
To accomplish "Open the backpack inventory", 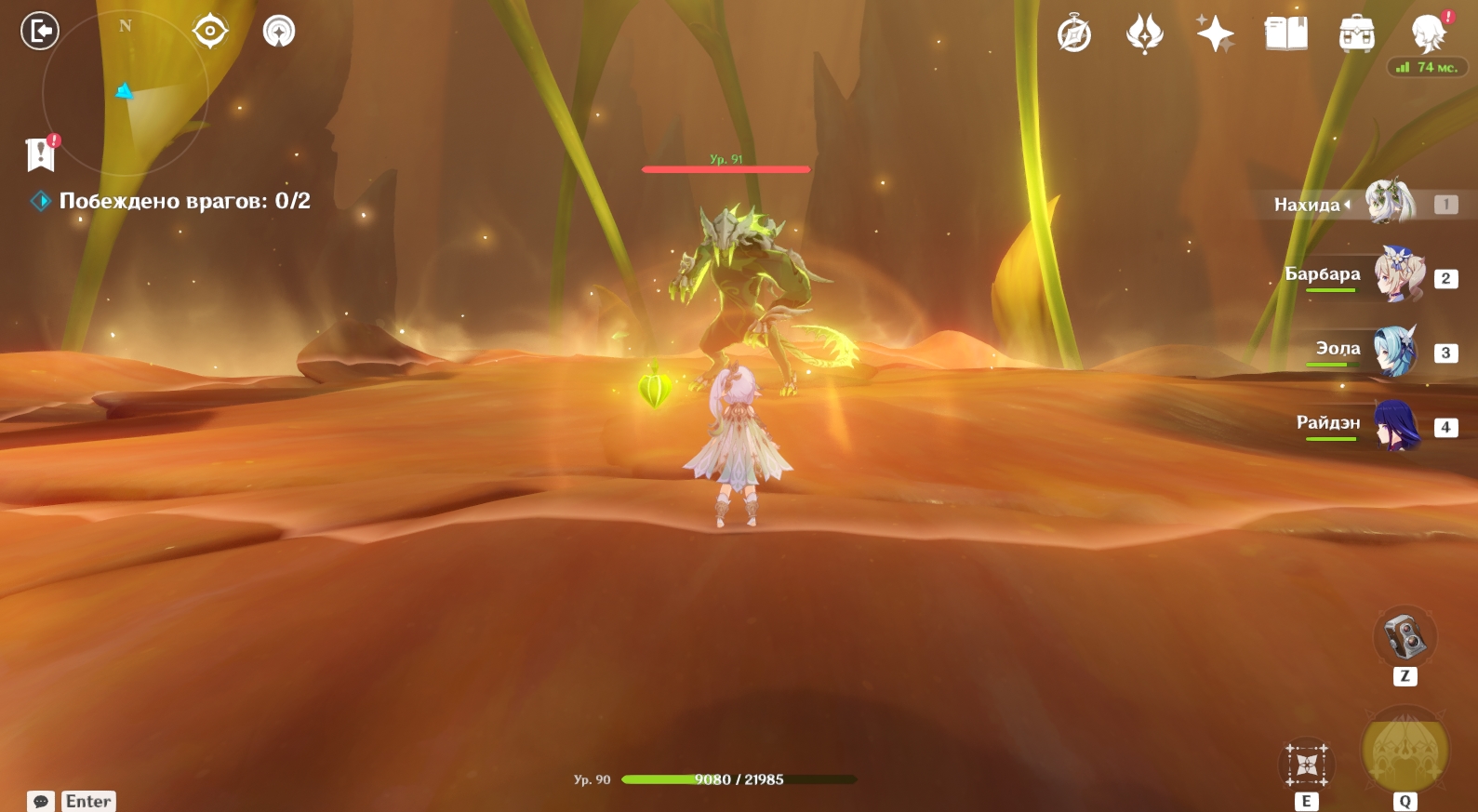I will tap(1356, 34).
